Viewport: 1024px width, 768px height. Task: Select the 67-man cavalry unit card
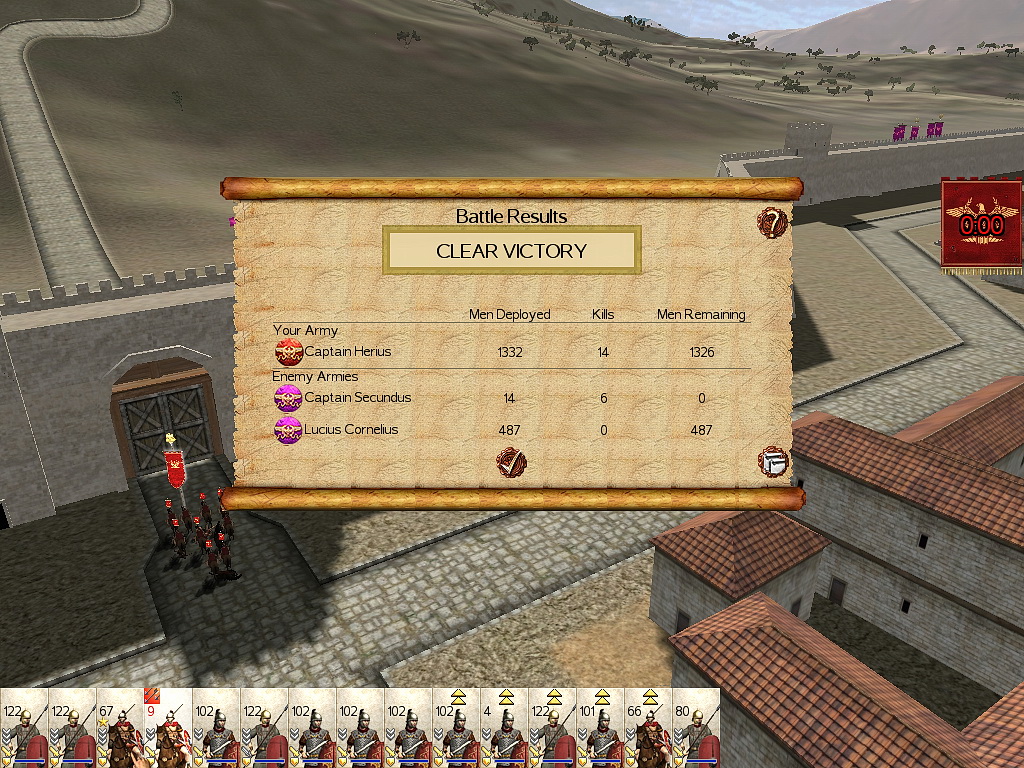coord(120,730)
